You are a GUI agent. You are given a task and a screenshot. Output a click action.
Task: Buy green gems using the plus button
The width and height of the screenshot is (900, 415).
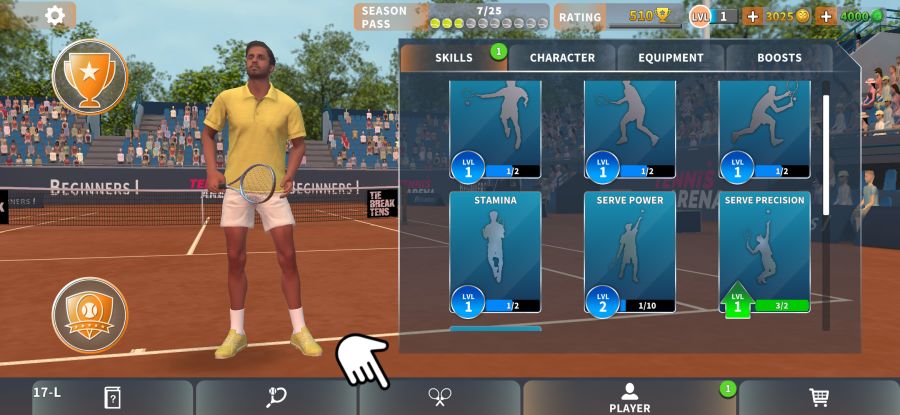pos(826,16)
